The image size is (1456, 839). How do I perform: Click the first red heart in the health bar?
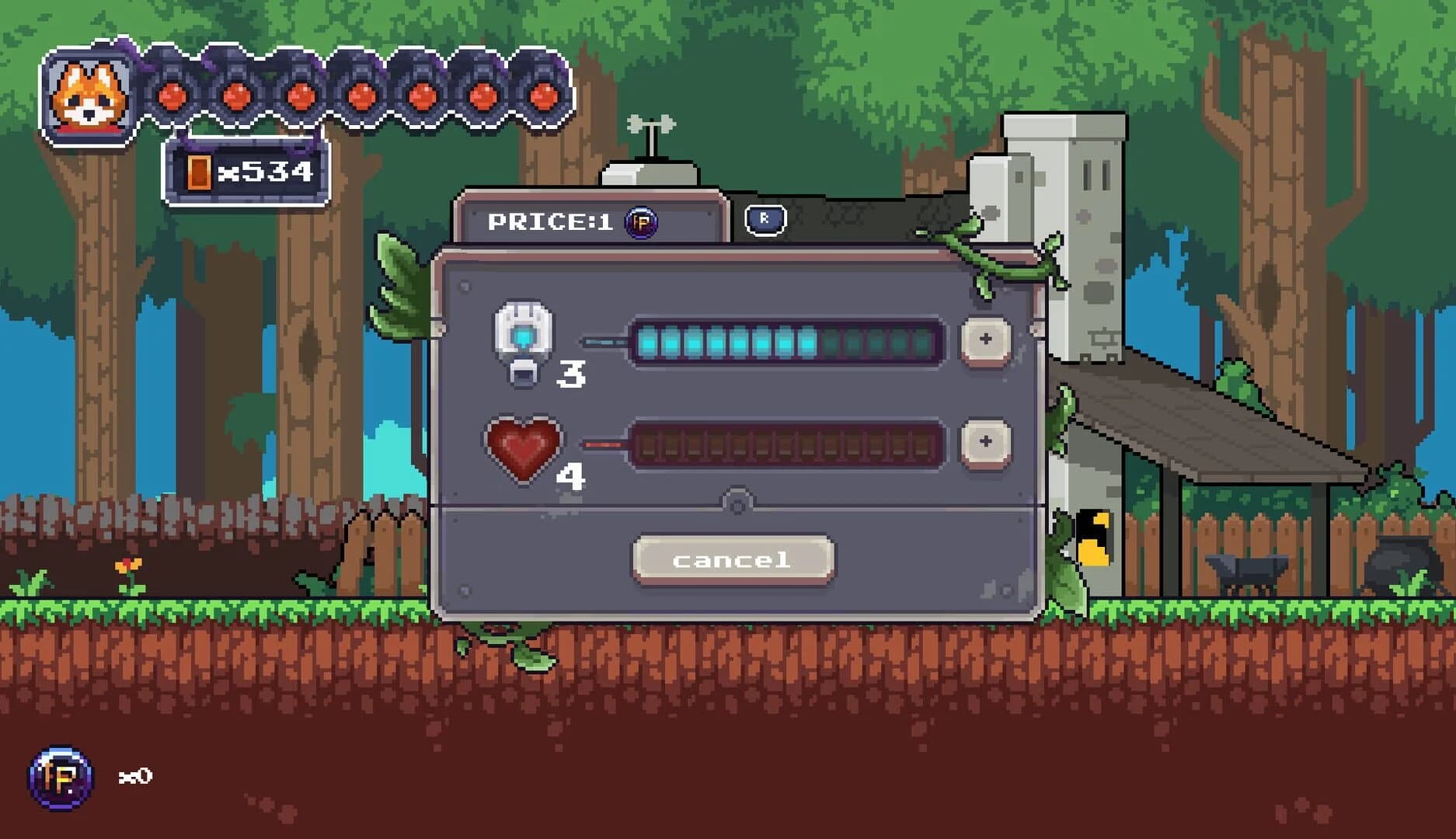click(x=170, y=96)
